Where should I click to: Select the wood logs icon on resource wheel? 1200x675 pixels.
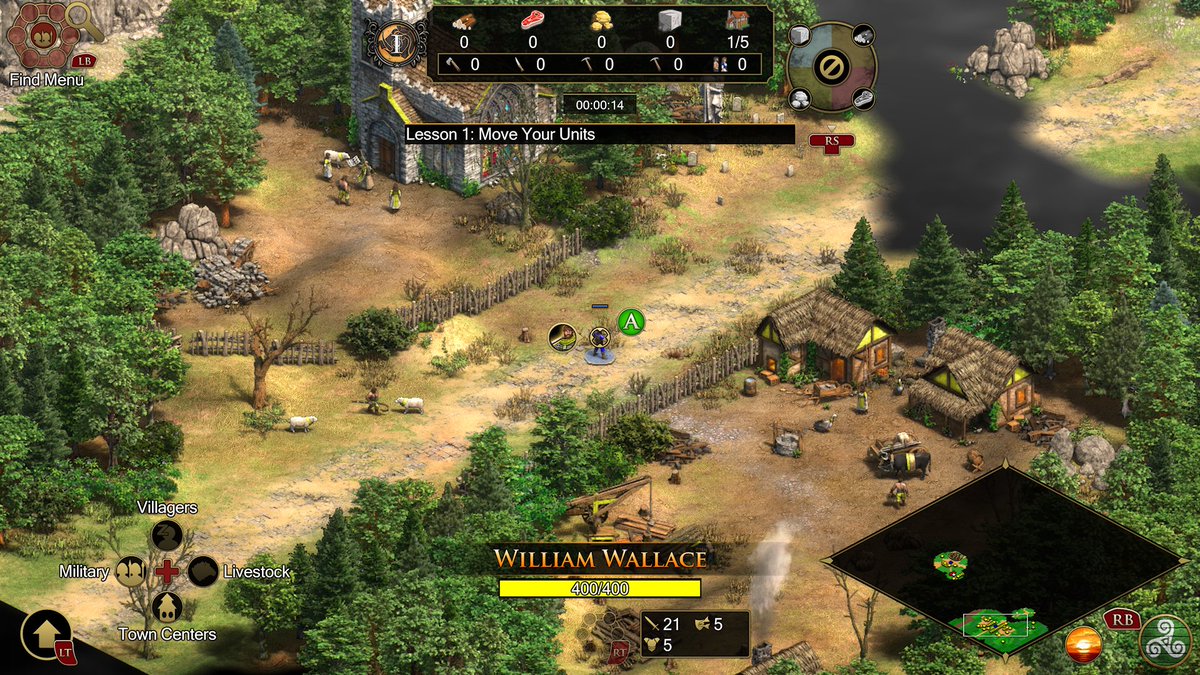tap(863, 37)
